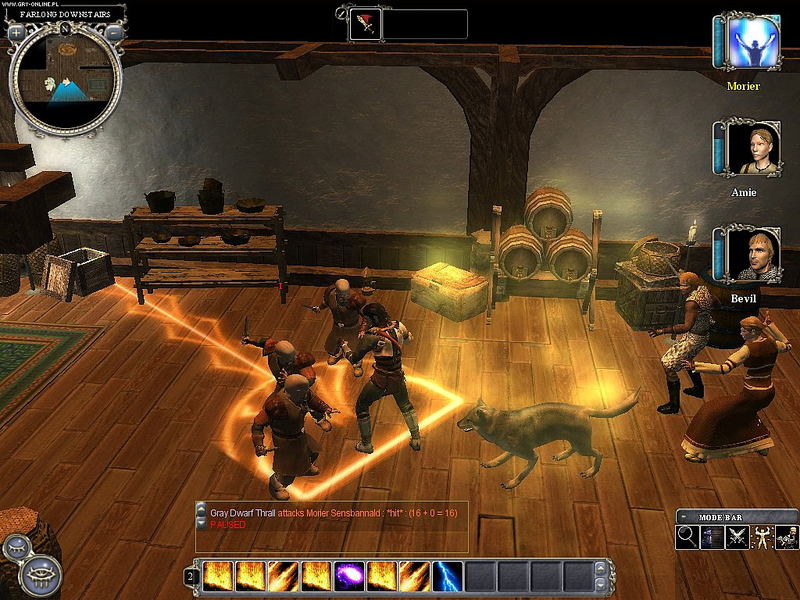Minimize the Mode Bar panel
The width and height of the screenshot is (800, 600).
[x=683, y=516]
